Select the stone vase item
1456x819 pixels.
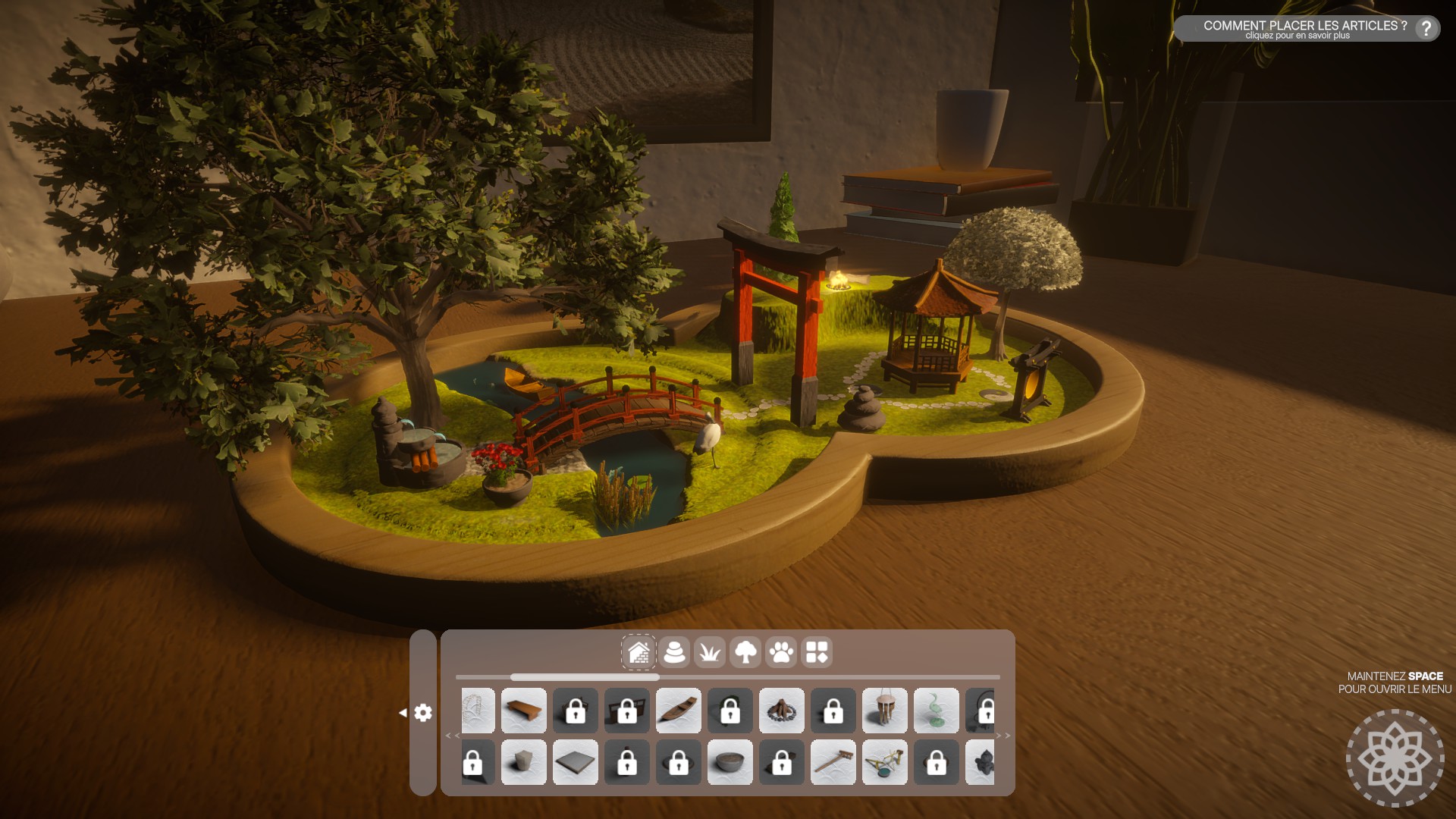pyautogui.click(x=524, y=762)
